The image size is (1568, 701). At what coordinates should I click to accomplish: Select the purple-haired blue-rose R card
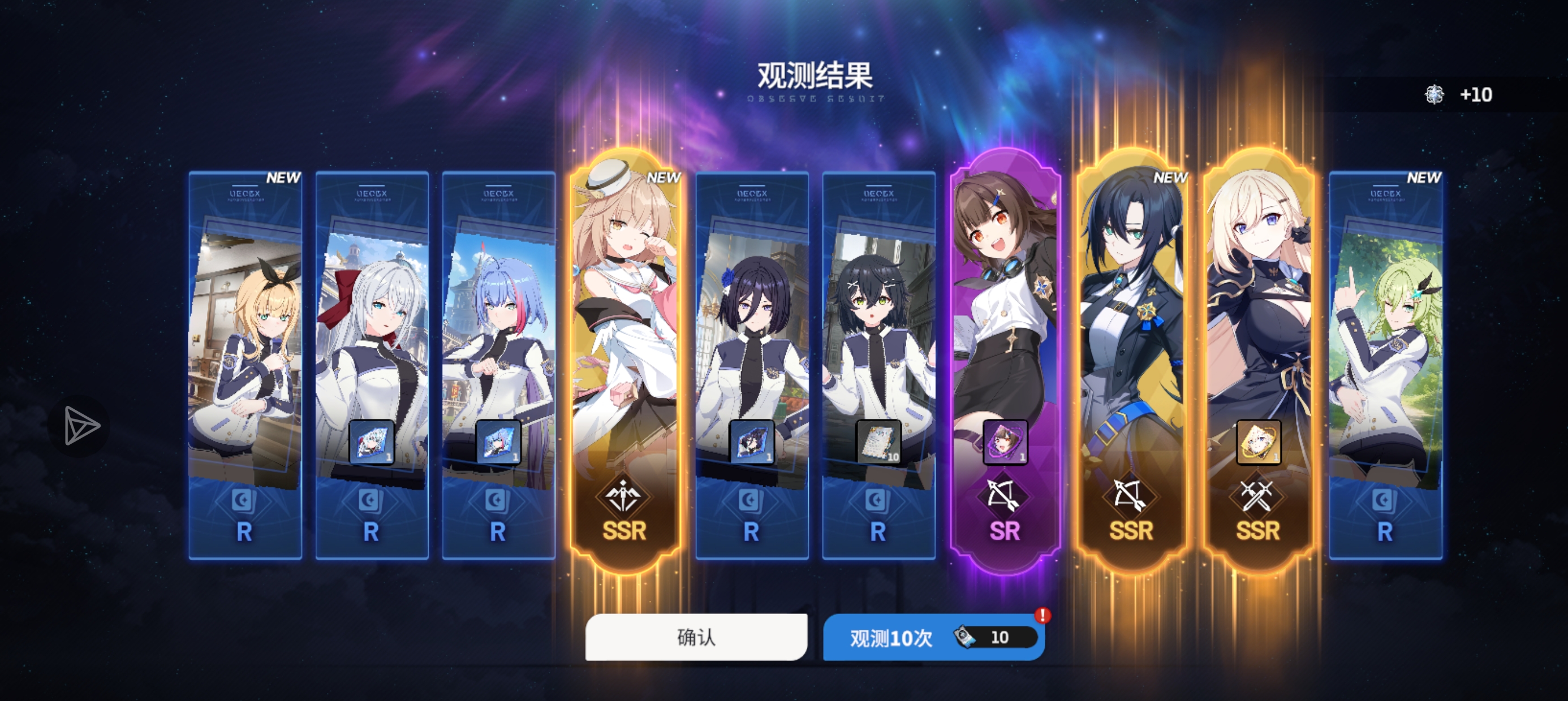pyautogui.click(x=752, y=365)
